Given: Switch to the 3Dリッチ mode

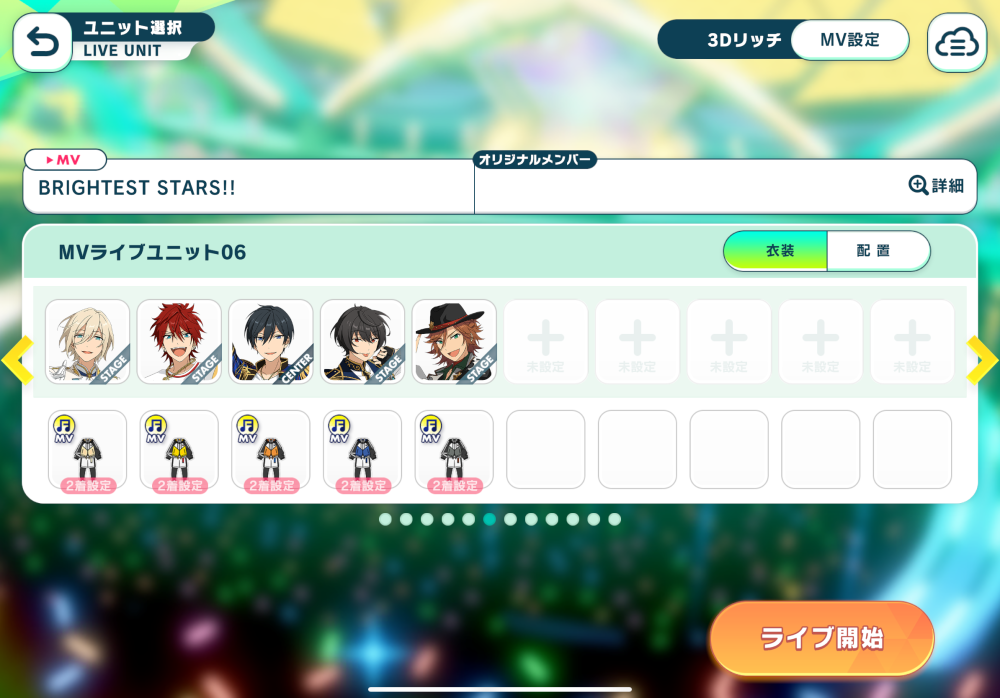Looking at the screenshot, I should 728,40.
